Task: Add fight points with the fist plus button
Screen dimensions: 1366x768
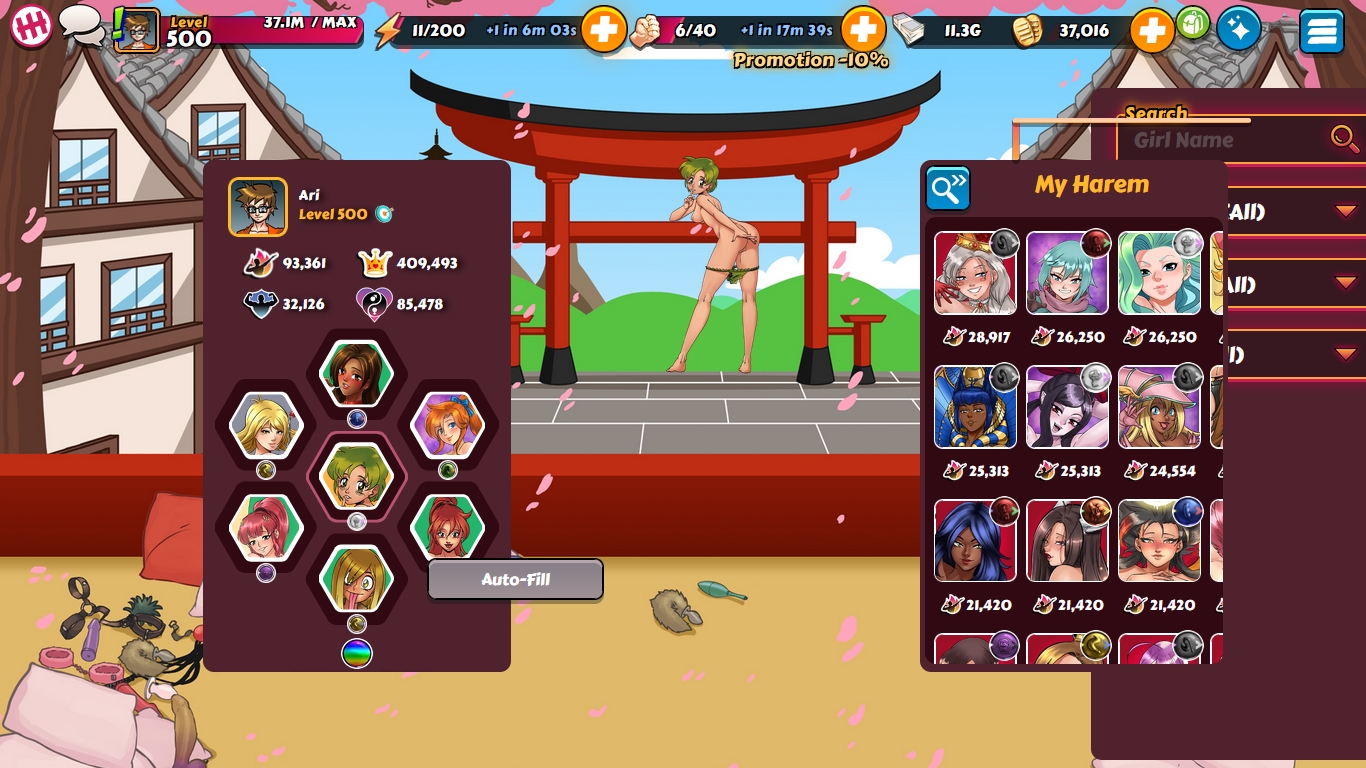Action: pyautogui.click(x=862, y=30)
